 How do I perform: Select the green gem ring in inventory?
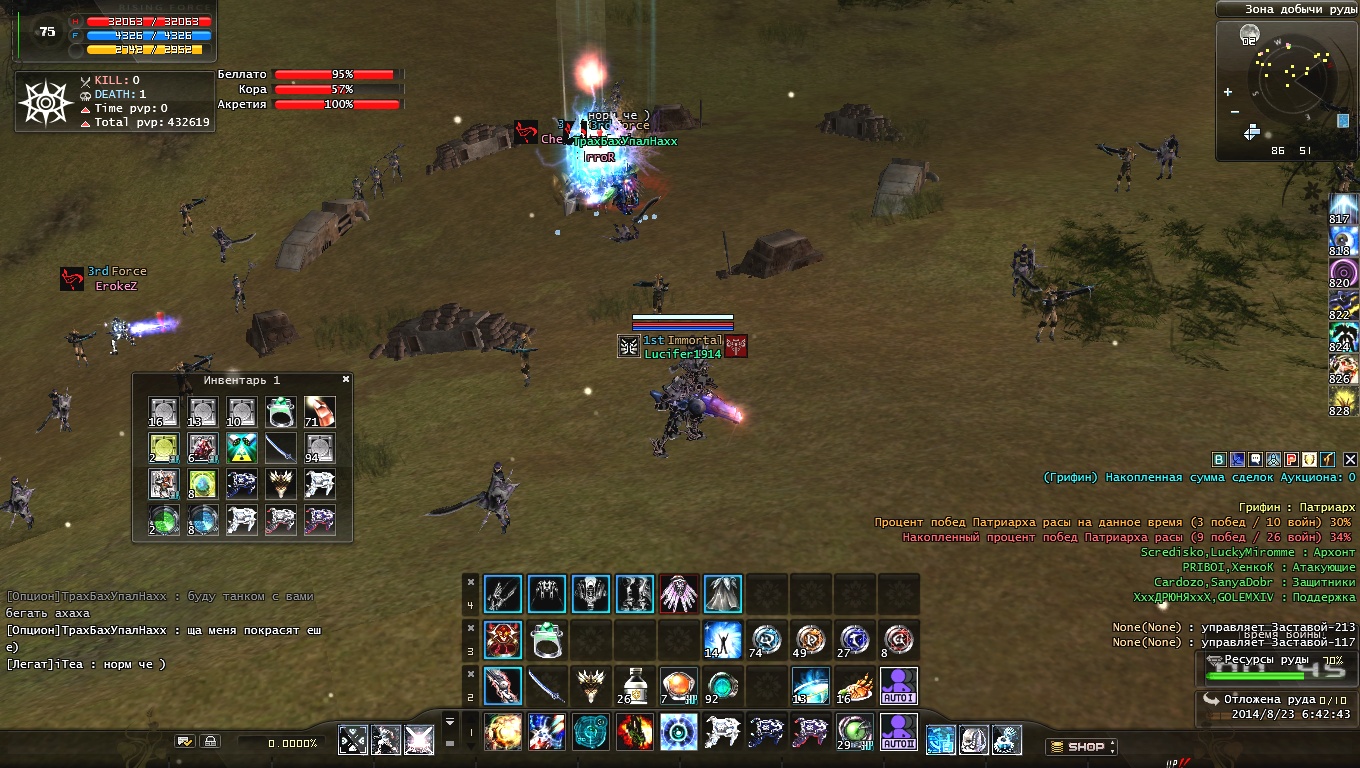pyautogui.click(x=281, y=411)
